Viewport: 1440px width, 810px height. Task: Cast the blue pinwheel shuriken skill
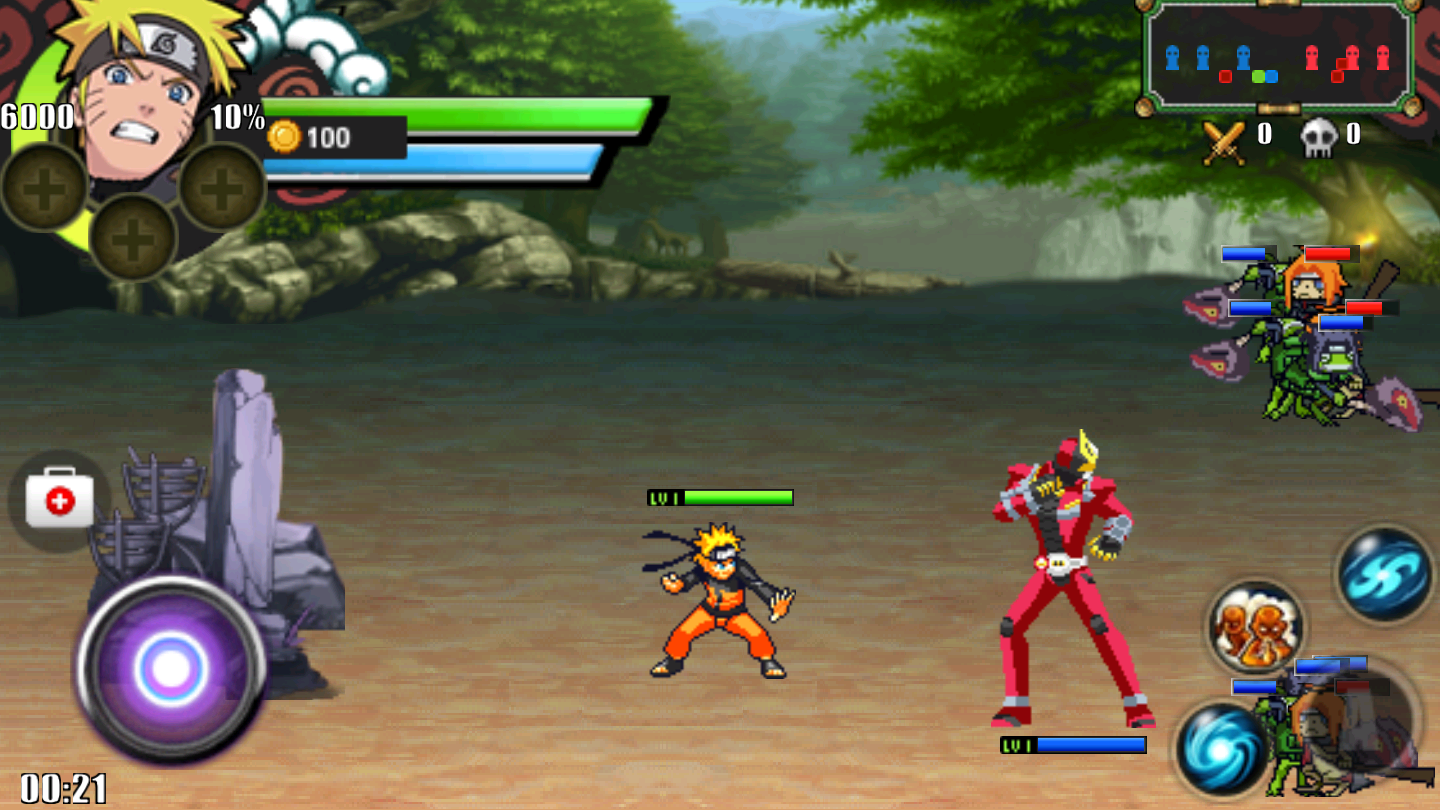pos(1385,574)
